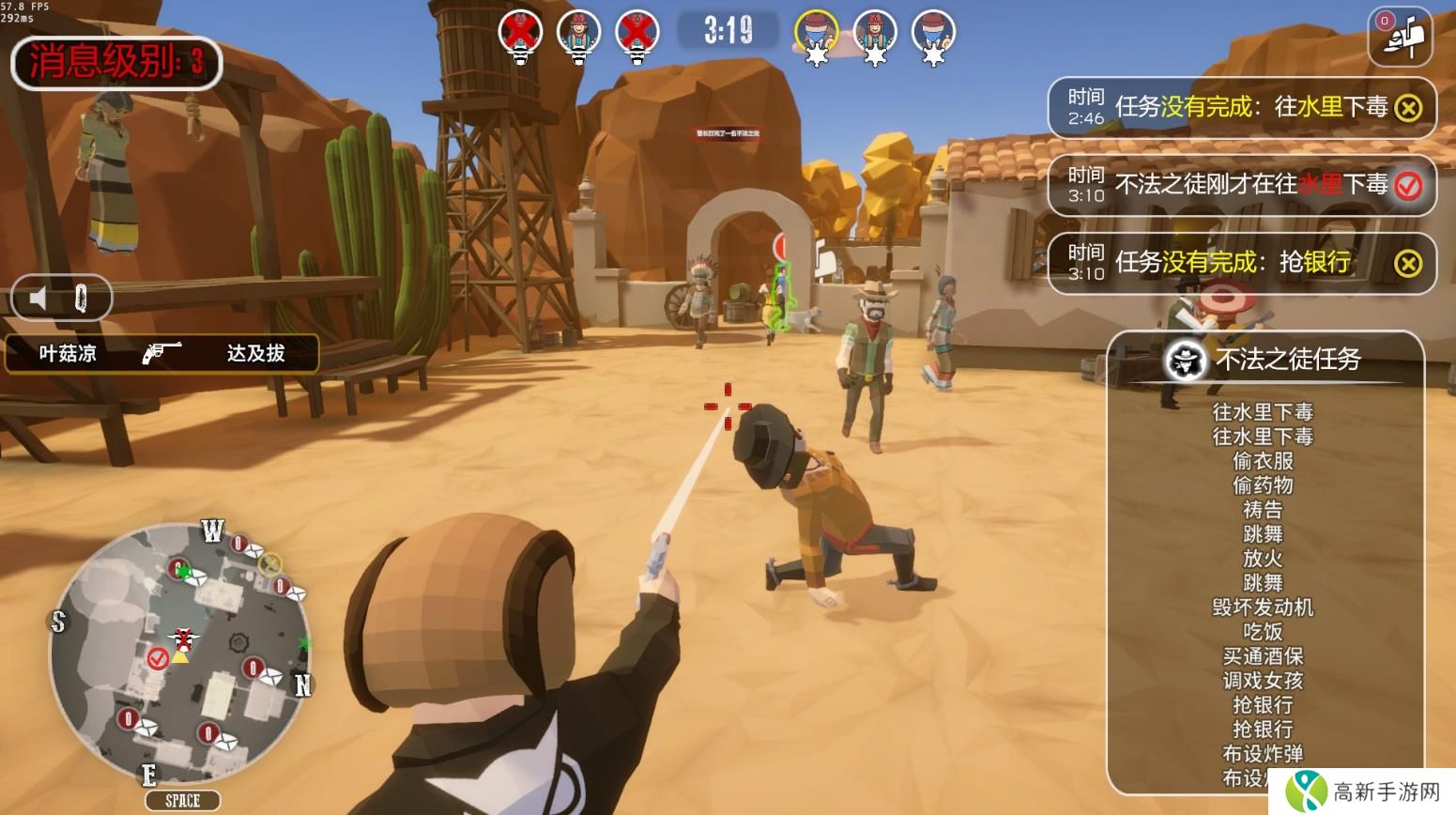
Task: Dismiss the 抢银行 task failed notification
Action: [1407, 264]
